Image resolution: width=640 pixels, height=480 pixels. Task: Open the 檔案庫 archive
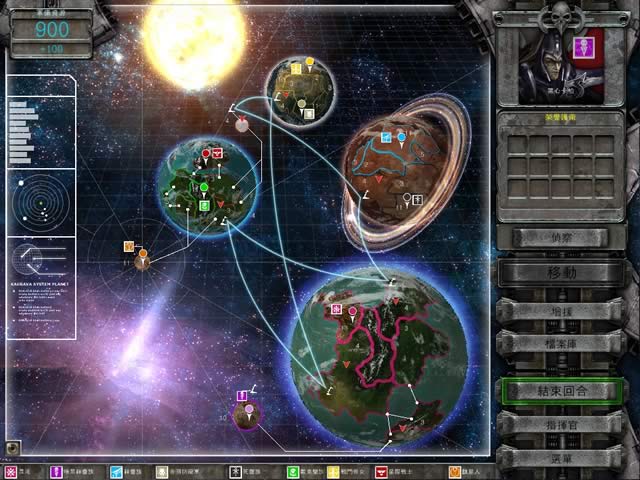pos(562,343)
